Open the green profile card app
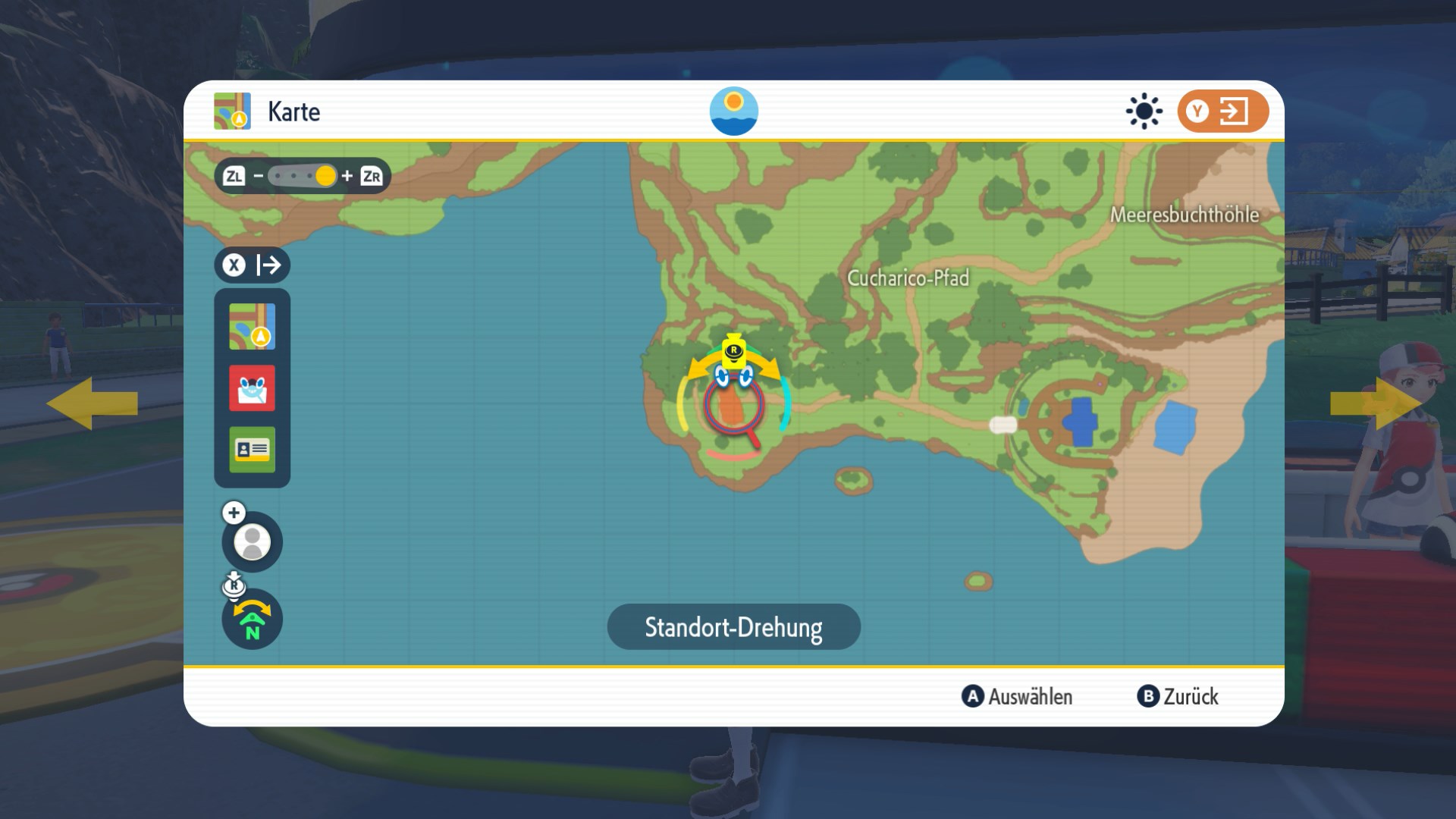Screen dimensions: 1456x819 (252, 449)
